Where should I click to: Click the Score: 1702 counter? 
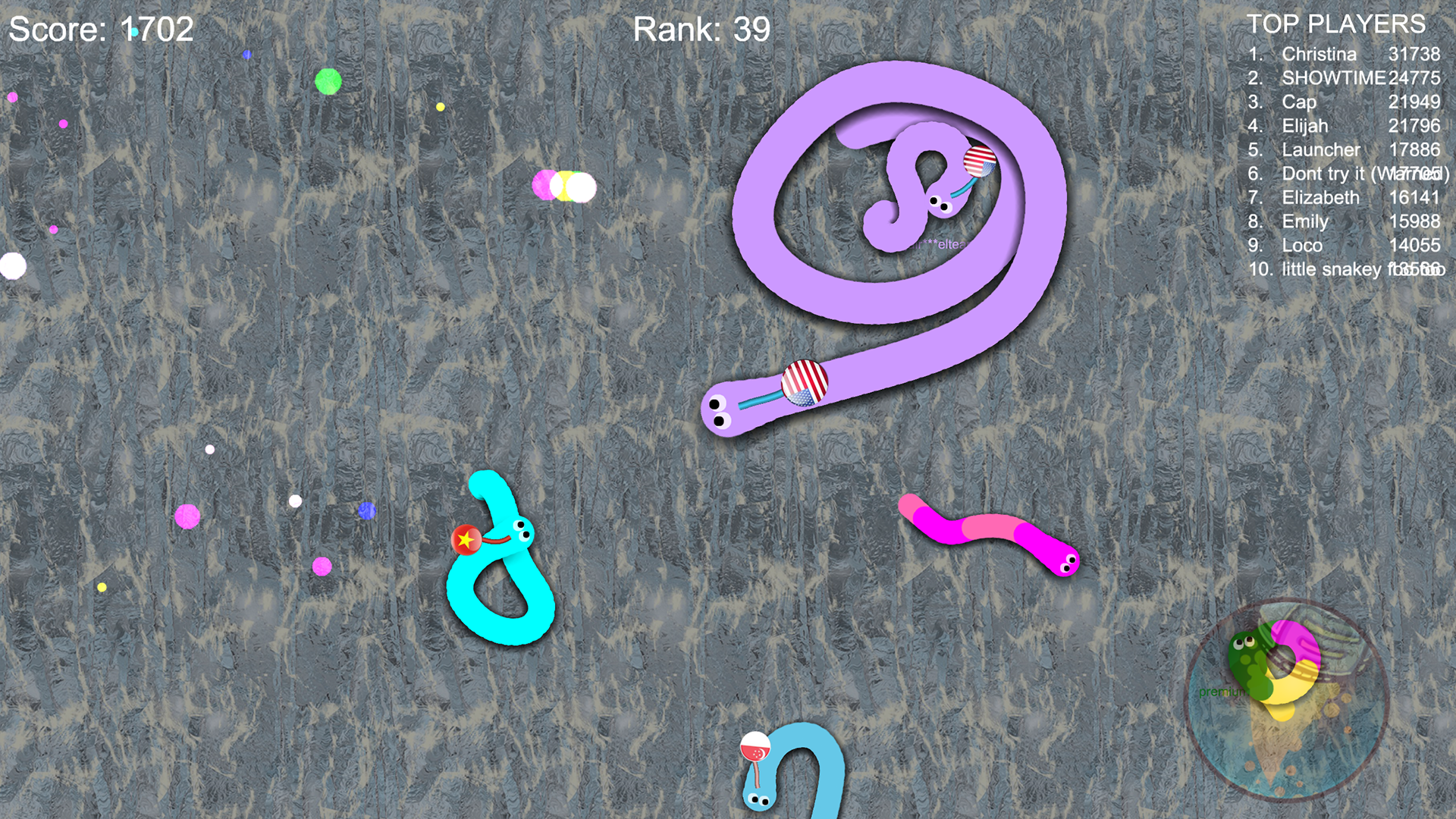pos(99,30)
